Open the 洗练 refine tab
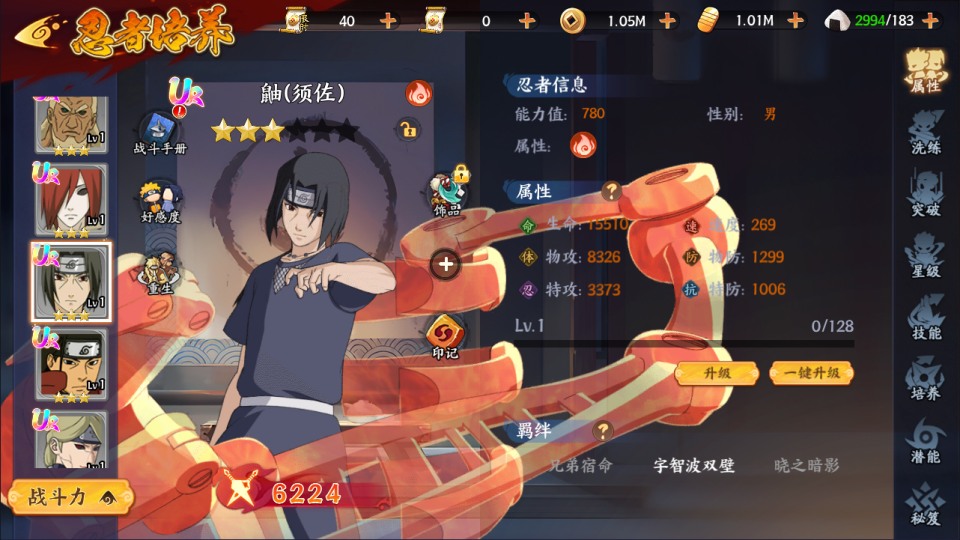This screenshot has height=540, width=960. click(x=924, y=134)
